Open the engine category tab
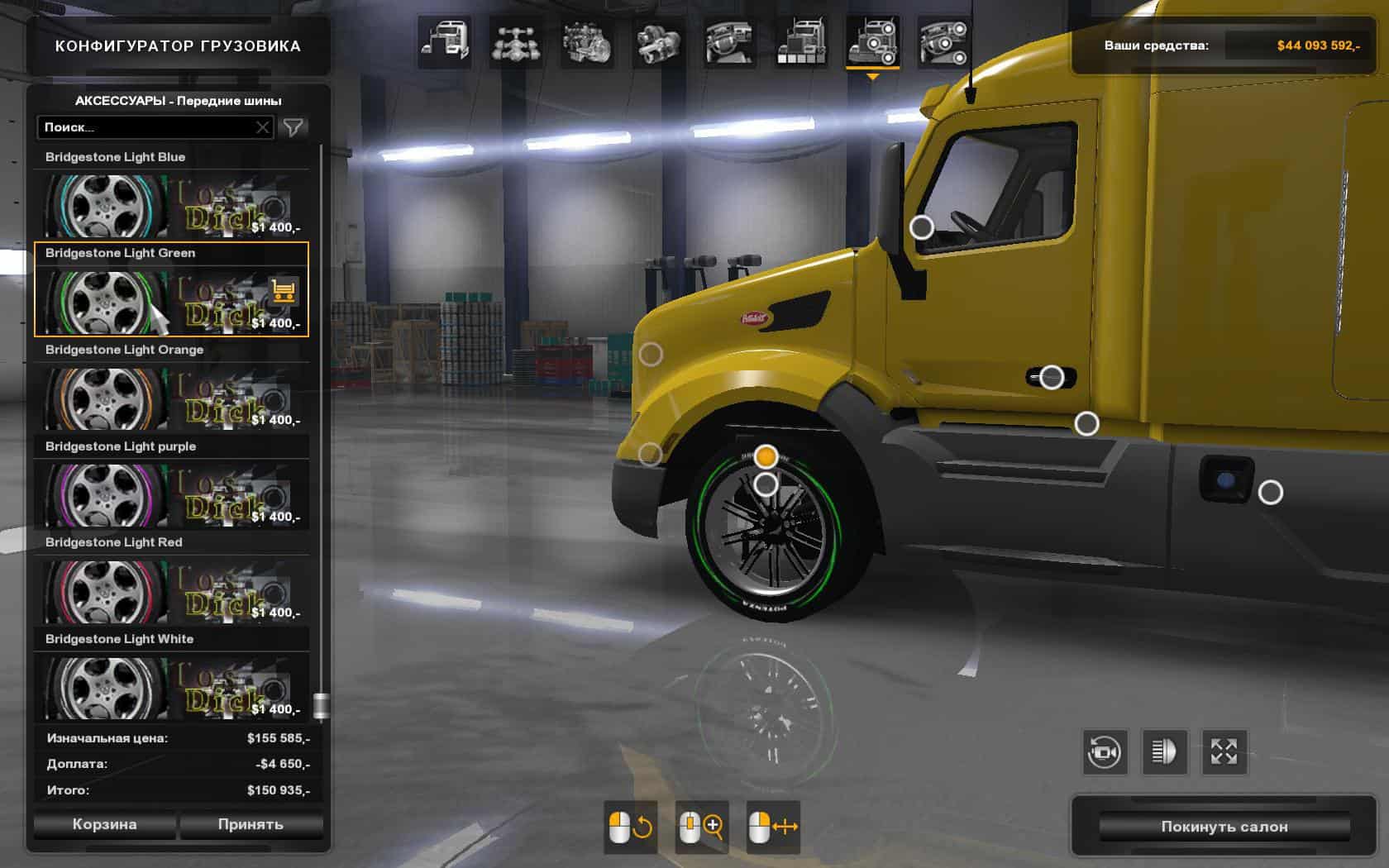The height and width of the screenshot is (868, 1389). pyautogui.click(x=587, y=43)
